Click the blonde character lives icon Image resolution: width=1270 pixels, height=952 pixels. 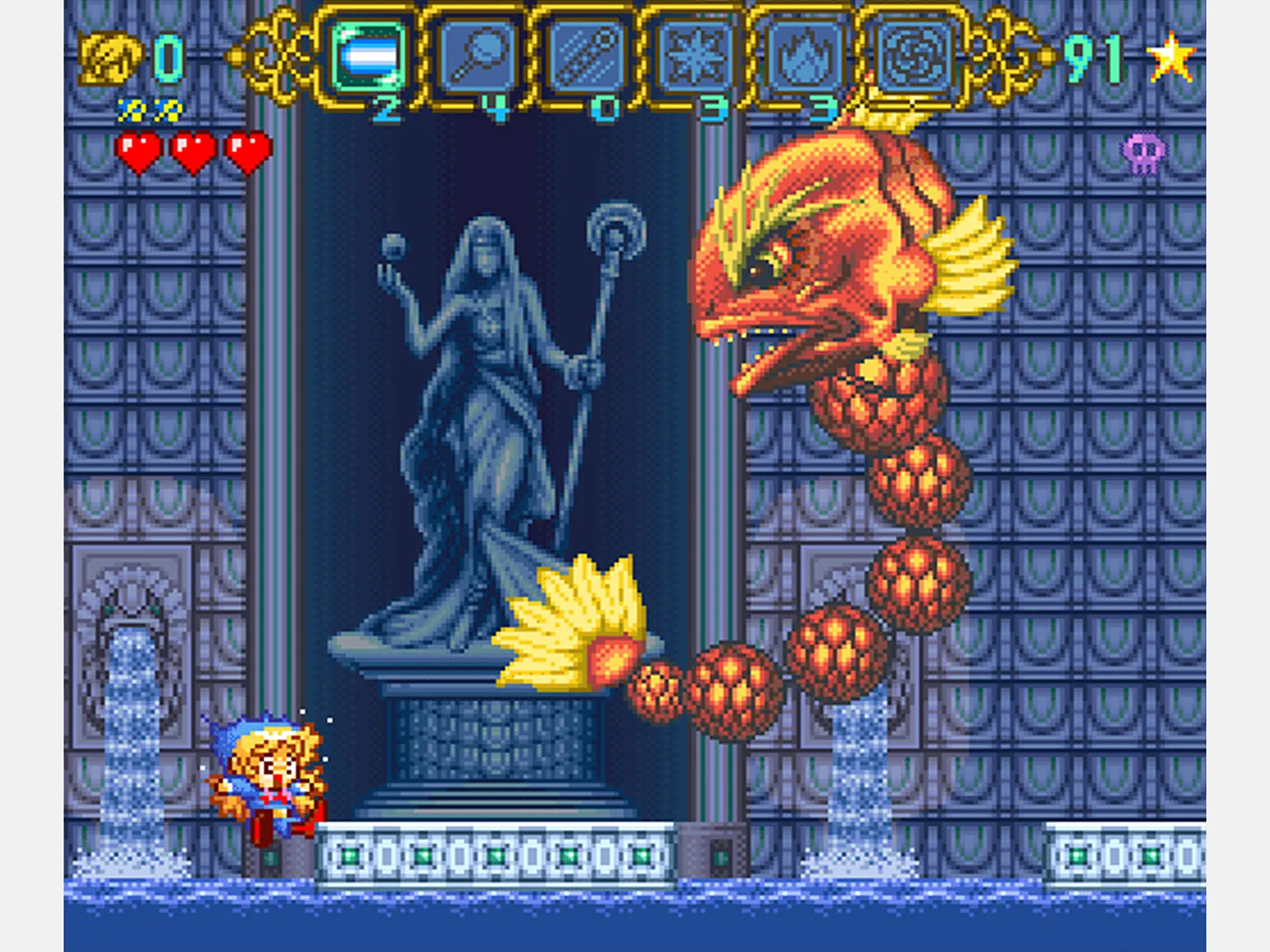coord(110,58)
